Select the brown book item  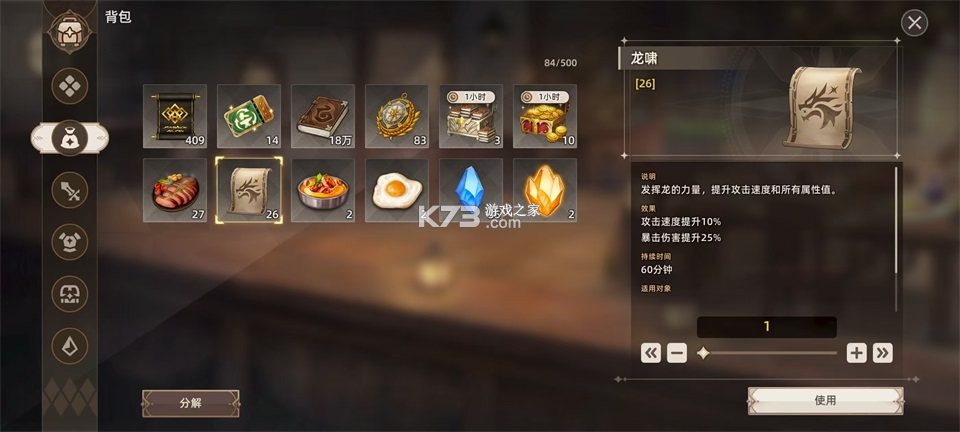pyautogui.click(x=323, y=116)
